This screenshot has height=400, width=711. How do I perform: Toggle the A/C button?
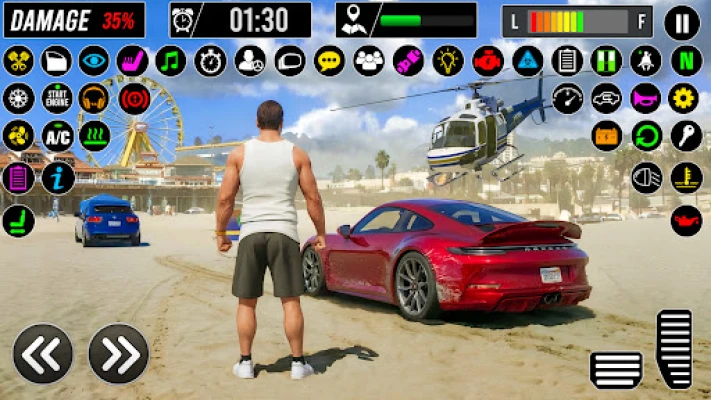[57, 135]
